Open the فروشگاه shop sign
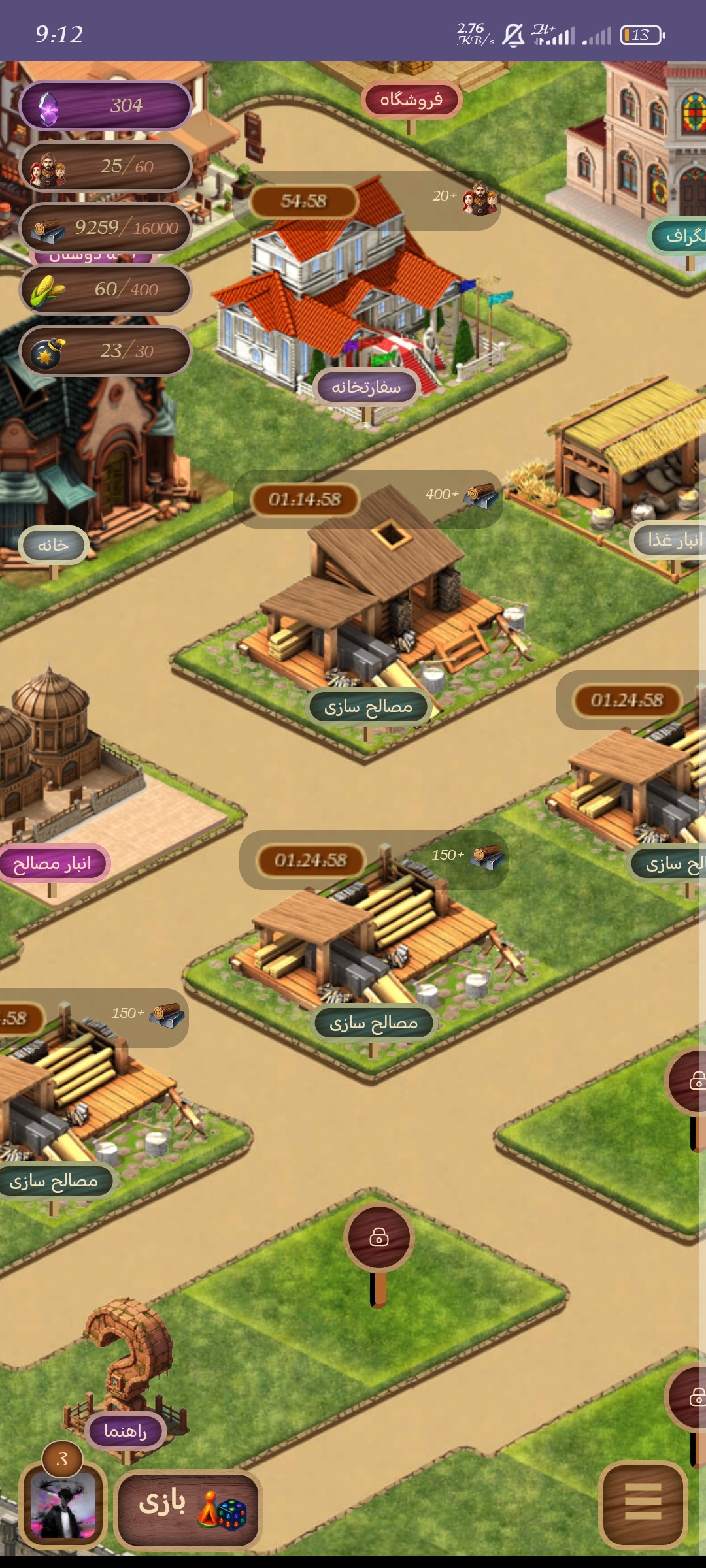The image size is (706, 1568). 411,100
